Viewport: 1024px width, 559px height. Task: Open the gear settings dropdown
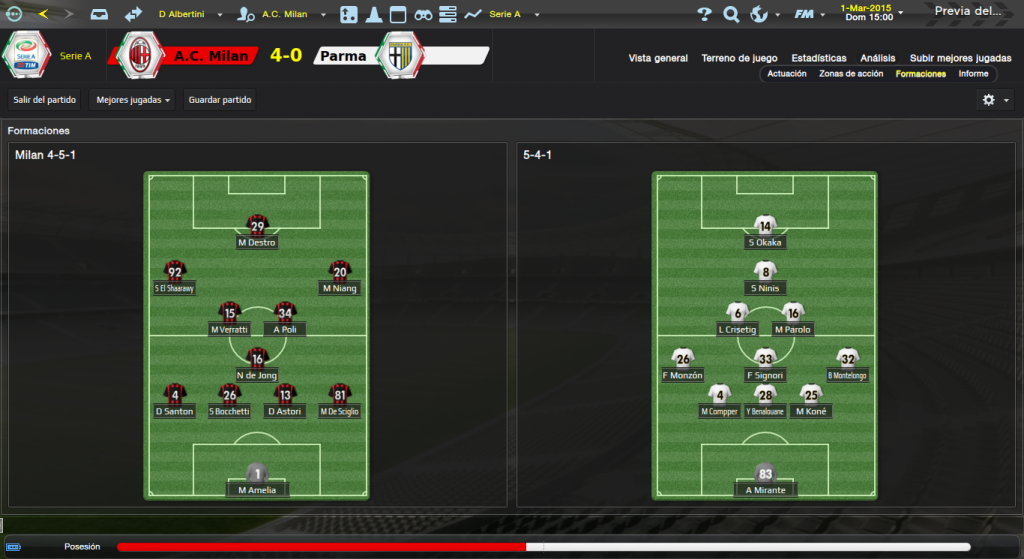point(993,100)
